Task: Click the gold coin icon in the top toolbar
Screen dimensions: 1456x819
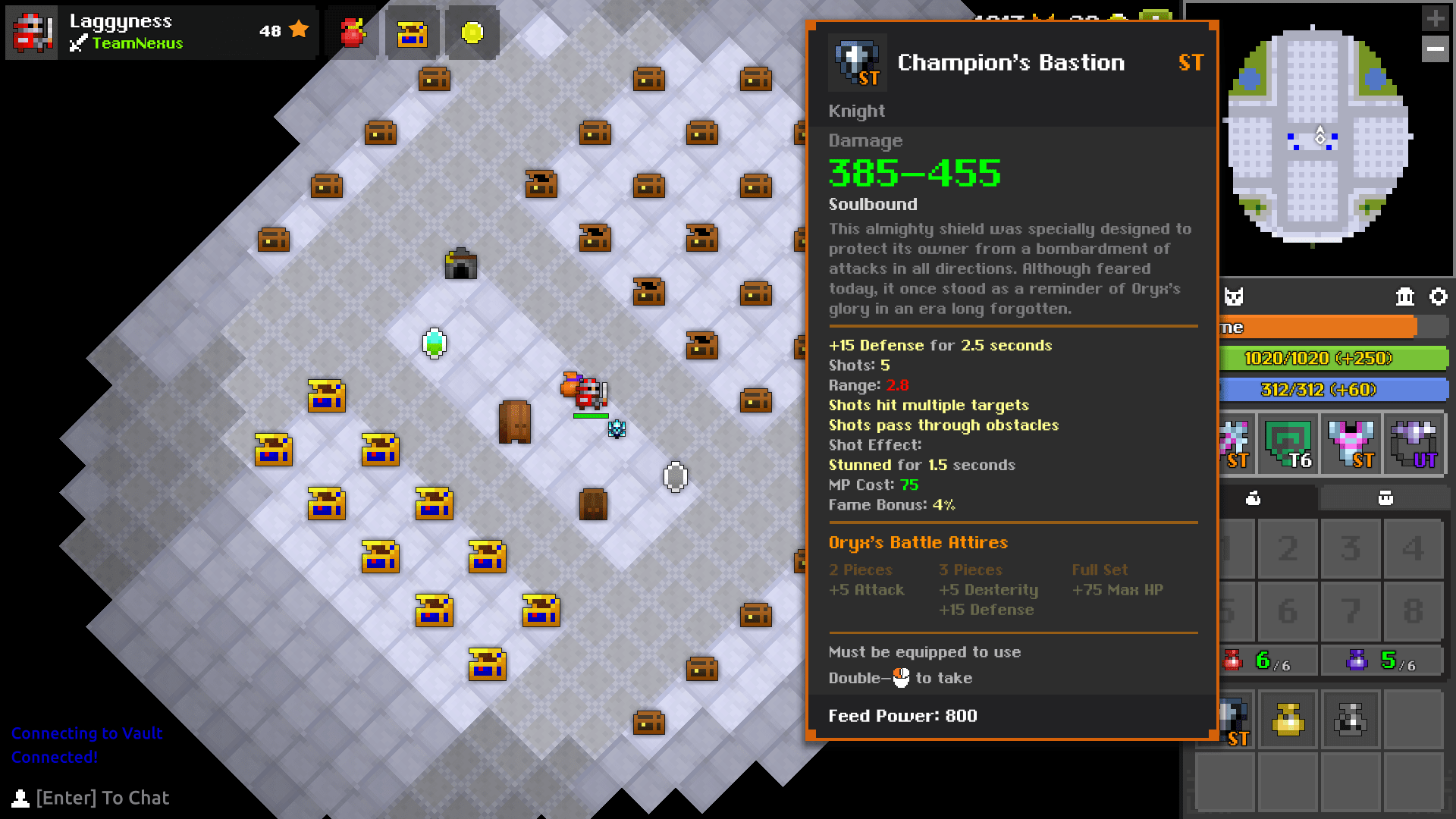Action: coord(472,32)
